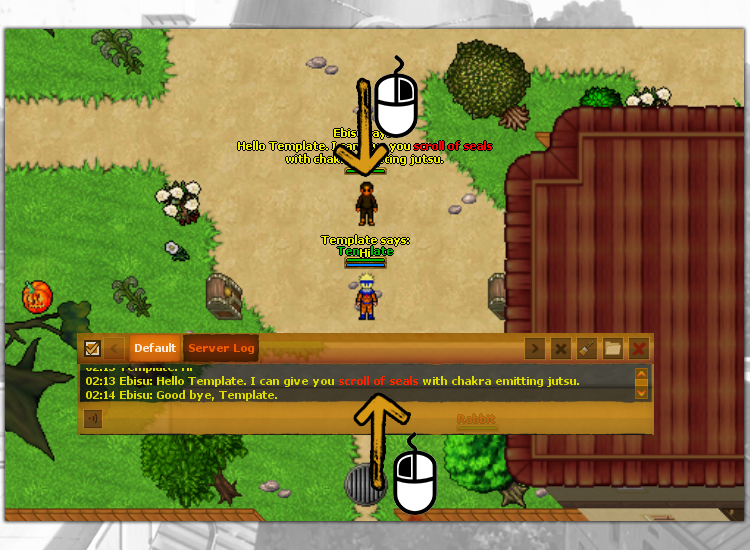Click the black X button on chat bar

(x=561, y=348)
